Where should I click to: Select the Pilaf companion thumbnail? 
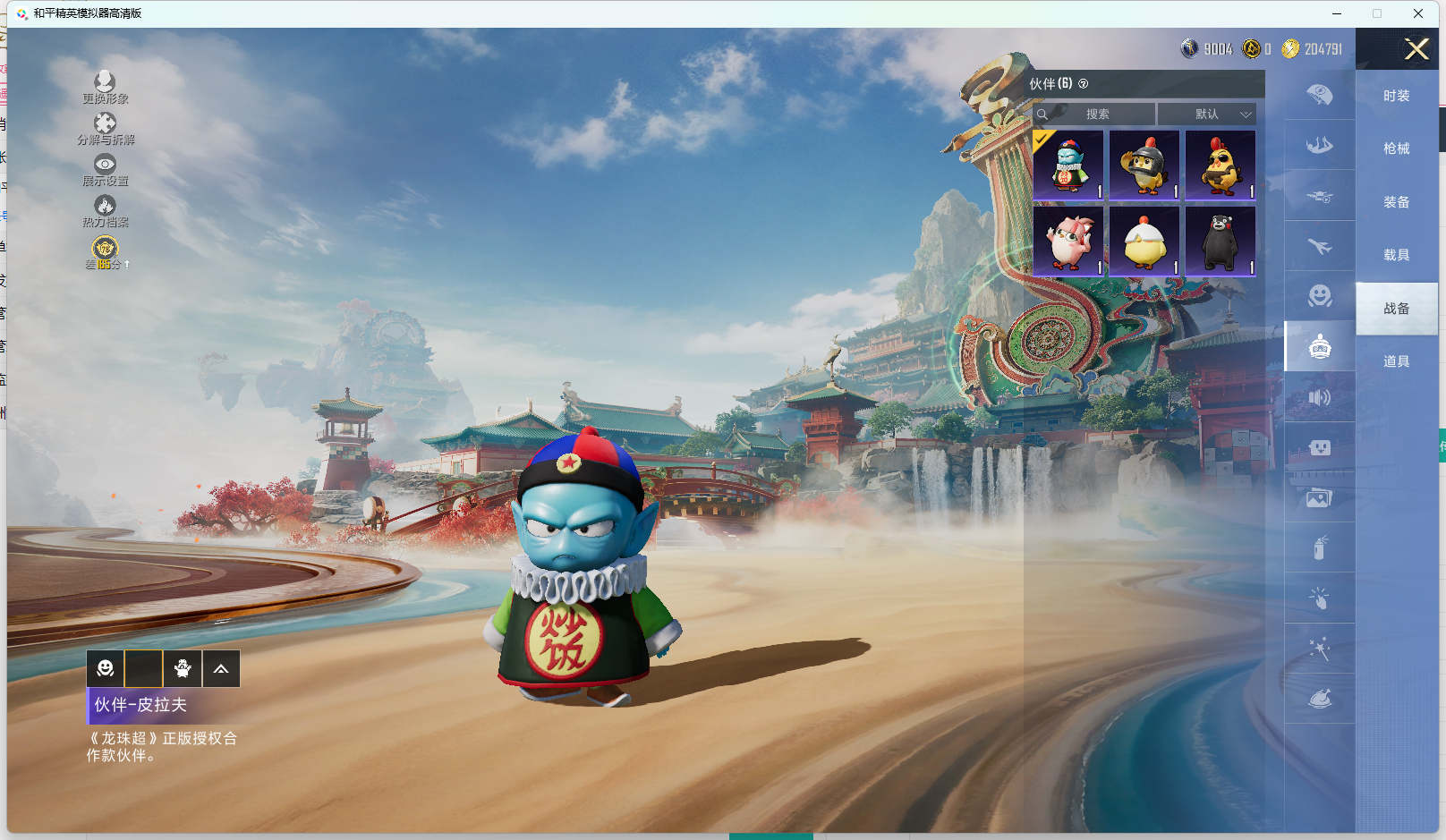1068,165
